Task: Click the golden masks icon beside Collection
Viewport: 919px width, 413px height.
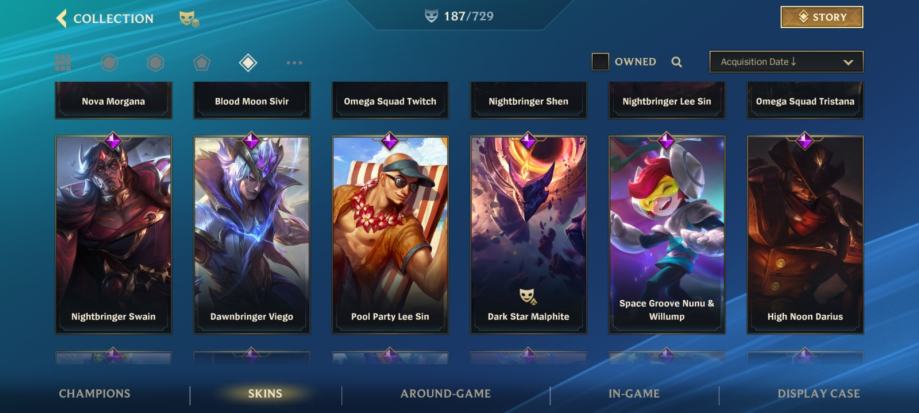Action: tap(188, 18)
